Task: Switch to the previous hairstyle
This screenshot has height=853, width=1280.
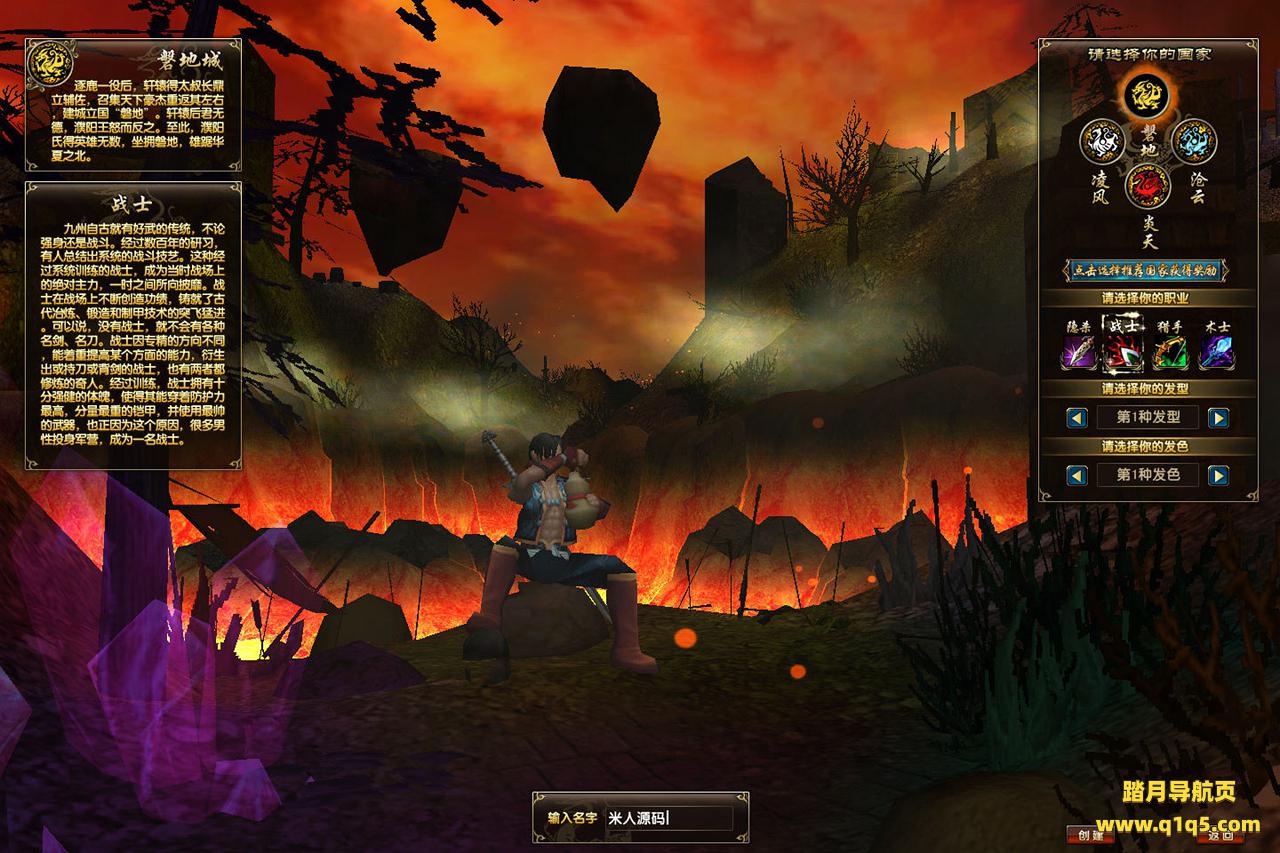Action: [1077, 417]
